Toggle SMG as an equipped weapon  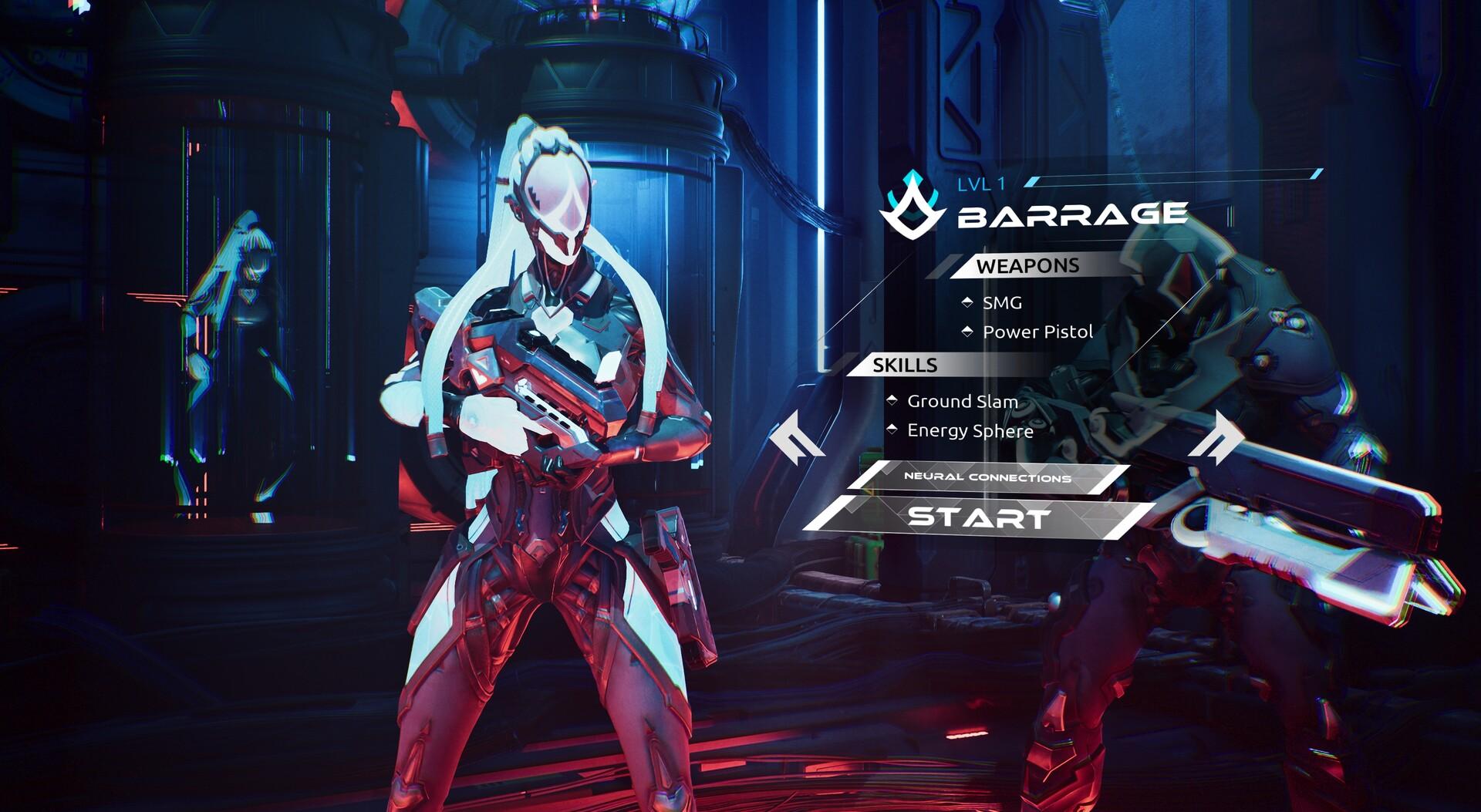(1003, 303)
